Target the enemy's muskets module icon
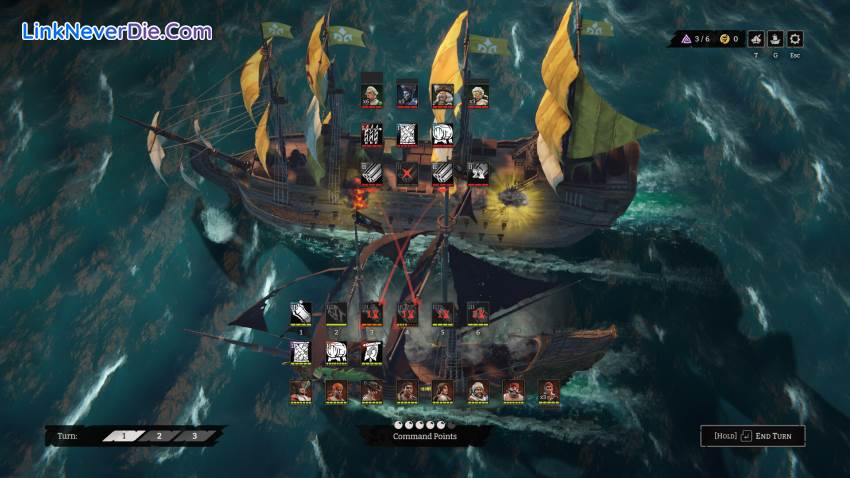Screen dimensions: 850x478 click(x=371, y=134)
